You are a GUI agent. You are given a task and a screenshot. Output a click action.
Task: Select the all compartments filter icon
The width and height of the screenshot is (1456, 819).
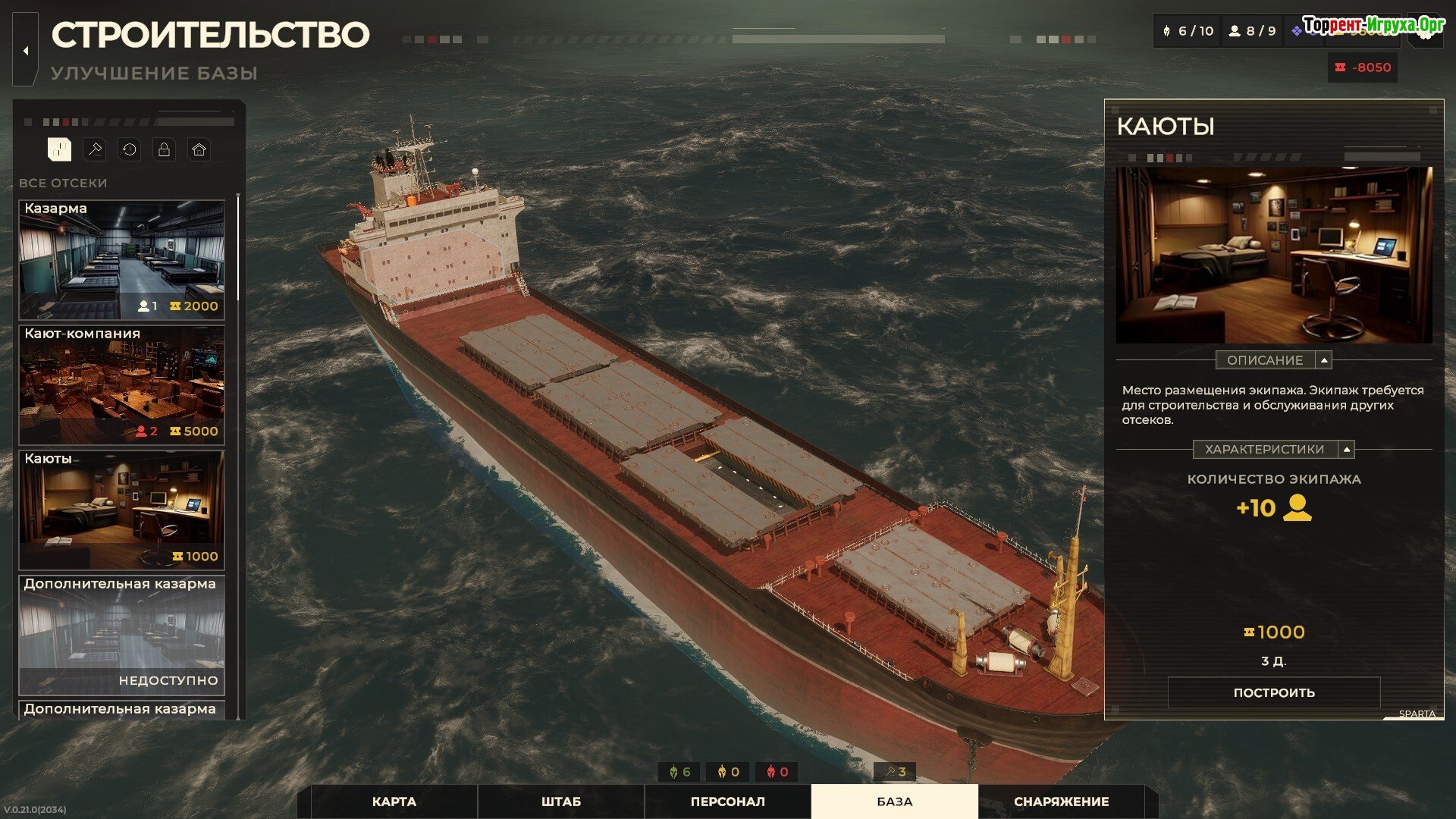[x=59, y=149]
